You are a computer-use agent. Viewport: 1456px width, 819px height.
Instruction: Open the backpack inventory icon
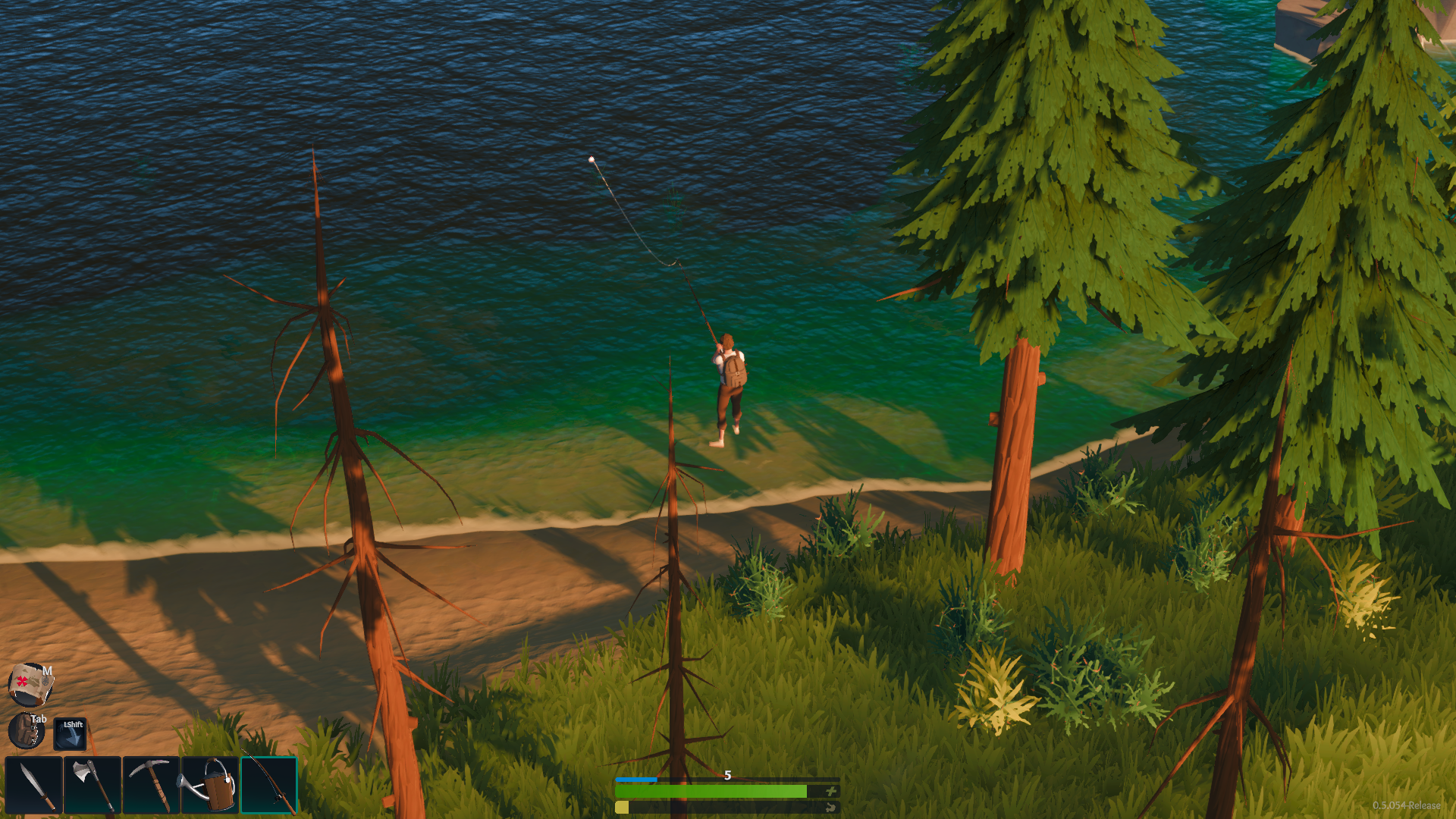coord(27,731)
